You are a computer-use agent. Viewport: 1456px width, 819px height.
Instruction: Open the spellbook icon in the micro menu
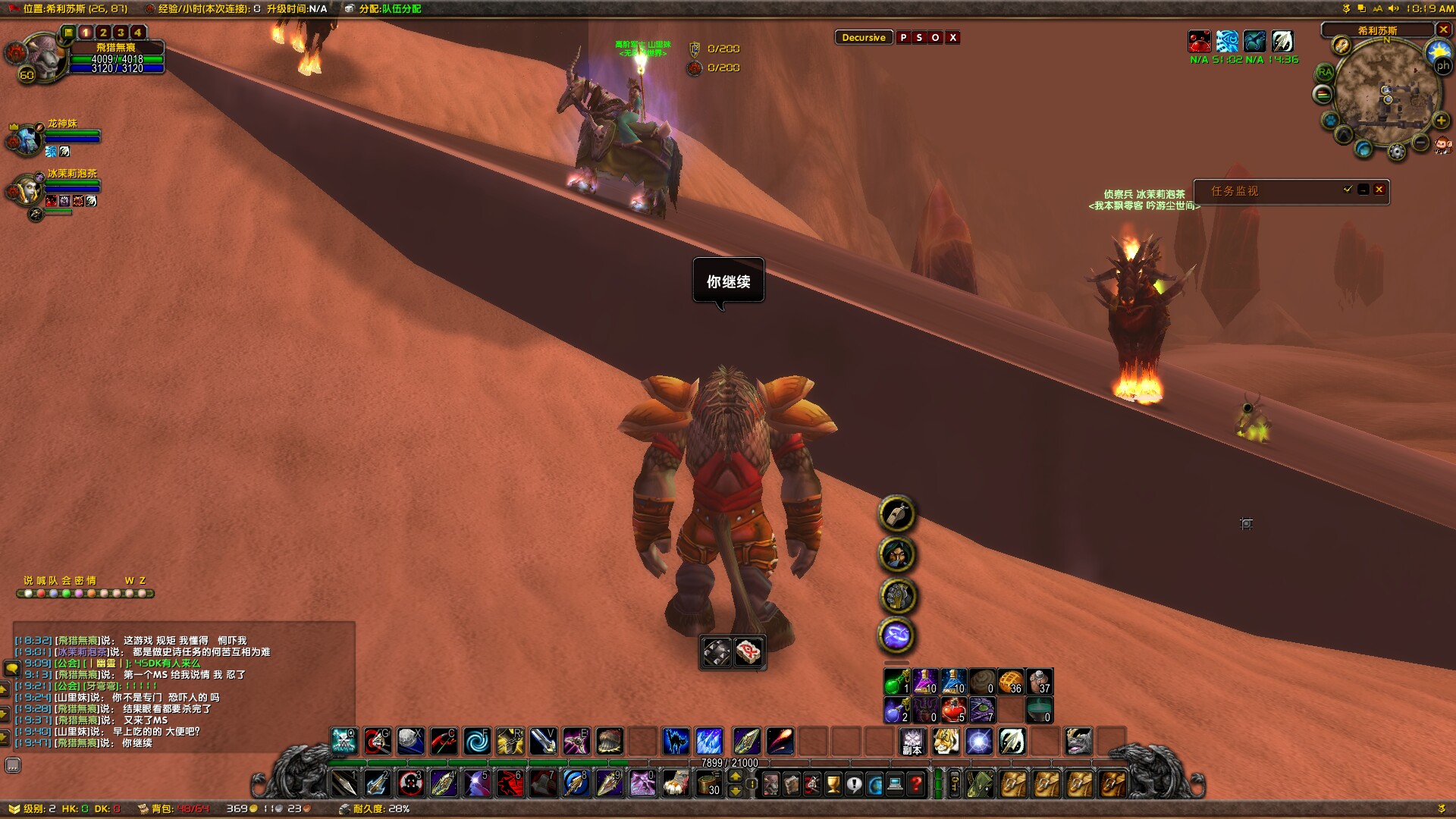pyautogui.click(x=792, y=786)
